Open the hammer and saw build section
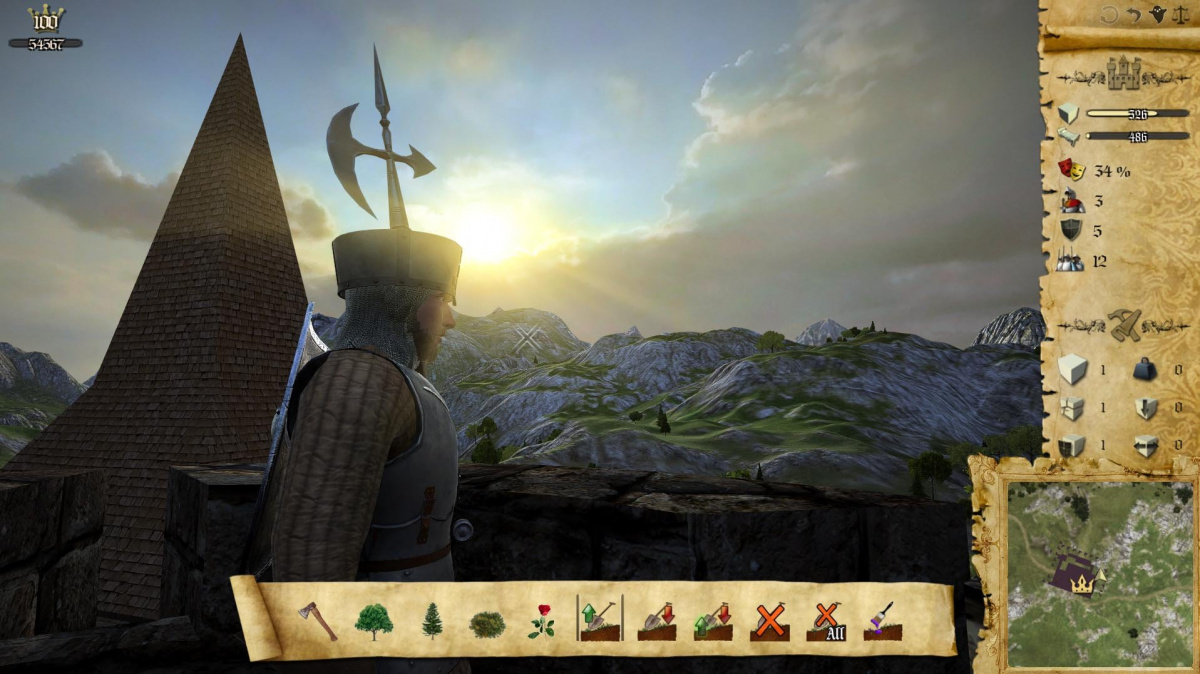1200x674 pixels. click(x=1124, y=324)
